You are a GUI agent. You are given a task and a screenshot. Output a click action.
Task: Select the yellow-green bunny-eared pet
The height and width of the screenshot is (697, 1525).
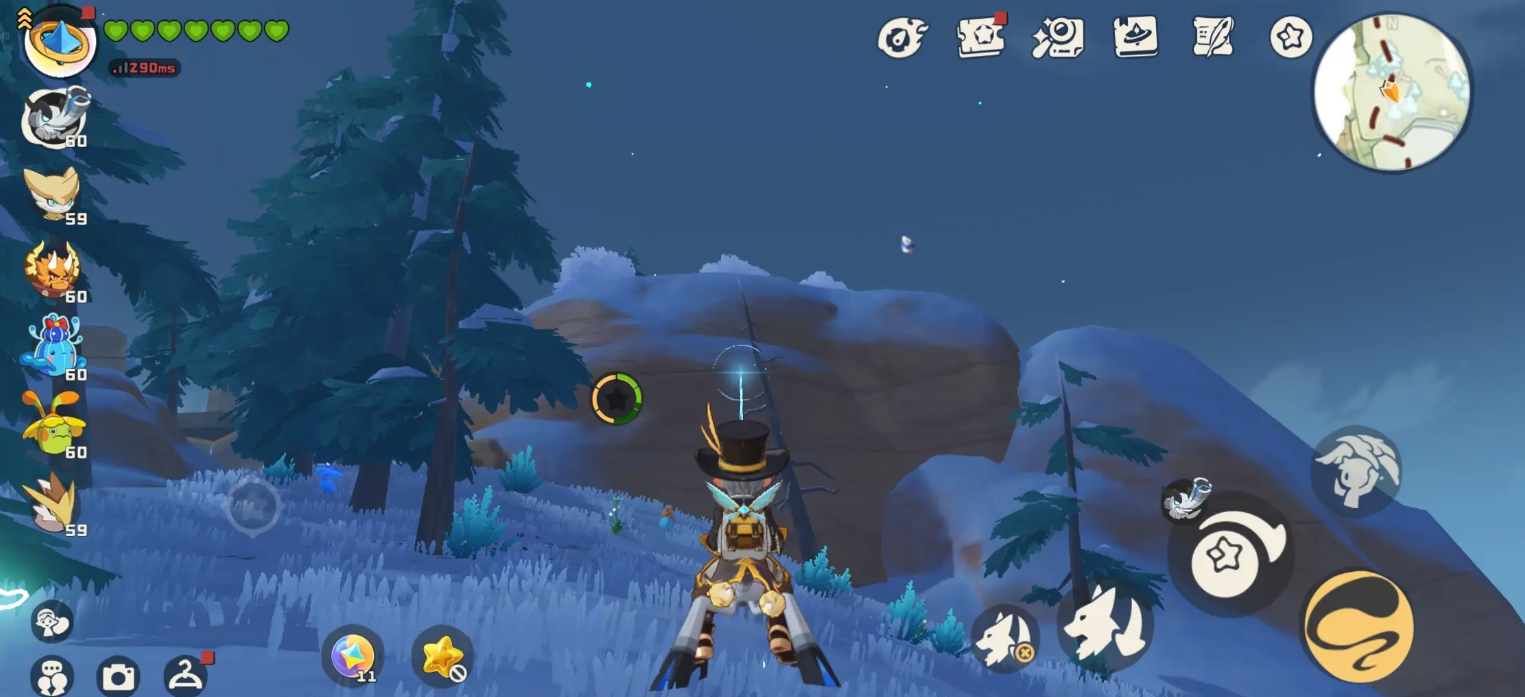coord(52,424)
